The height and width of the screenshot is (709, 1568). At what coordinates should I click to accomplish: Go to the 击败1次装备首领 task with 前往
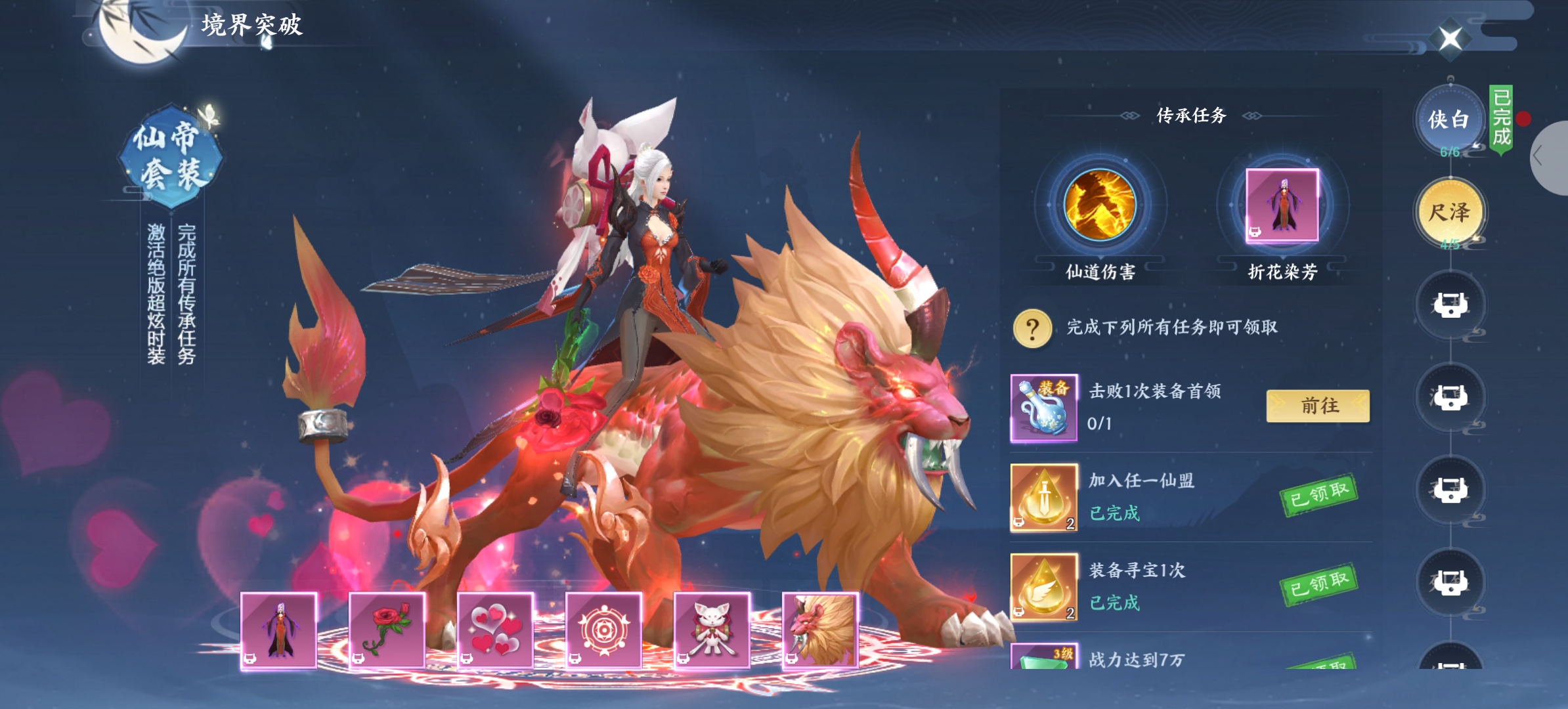coord(1318,406)
